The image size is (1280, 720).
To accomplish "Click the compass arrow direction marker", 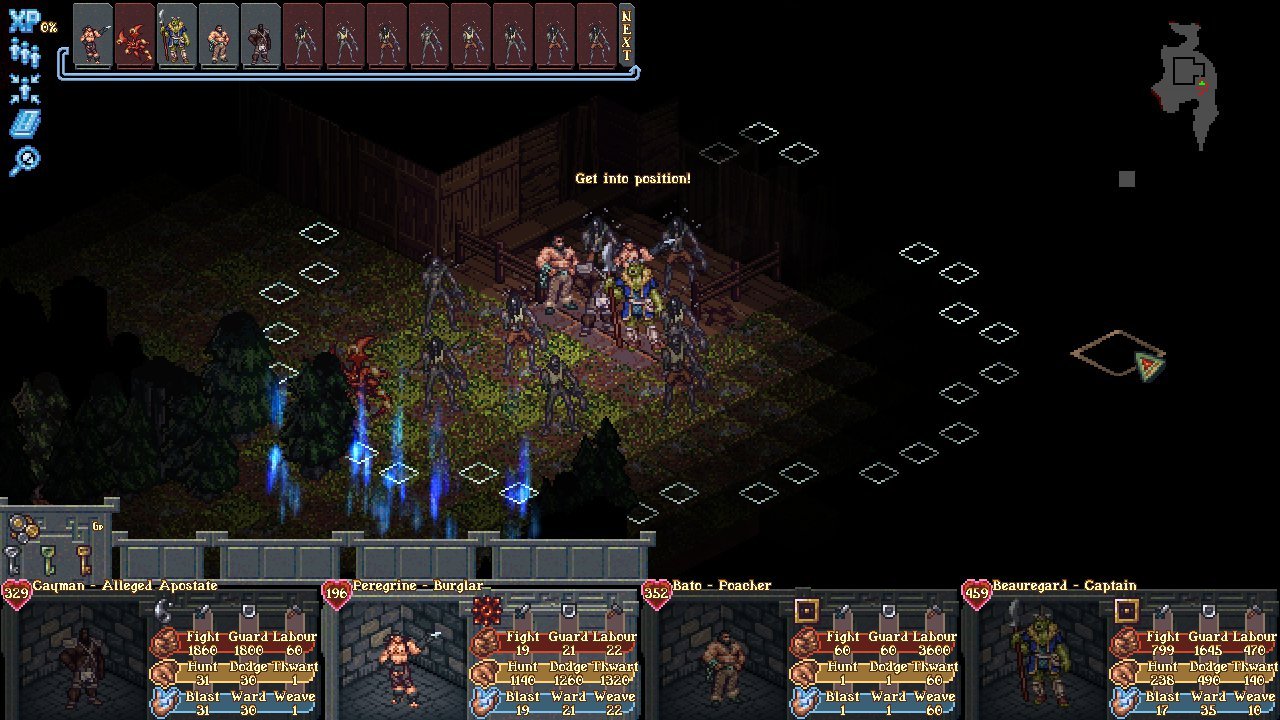I will [x=1150, y=365].
